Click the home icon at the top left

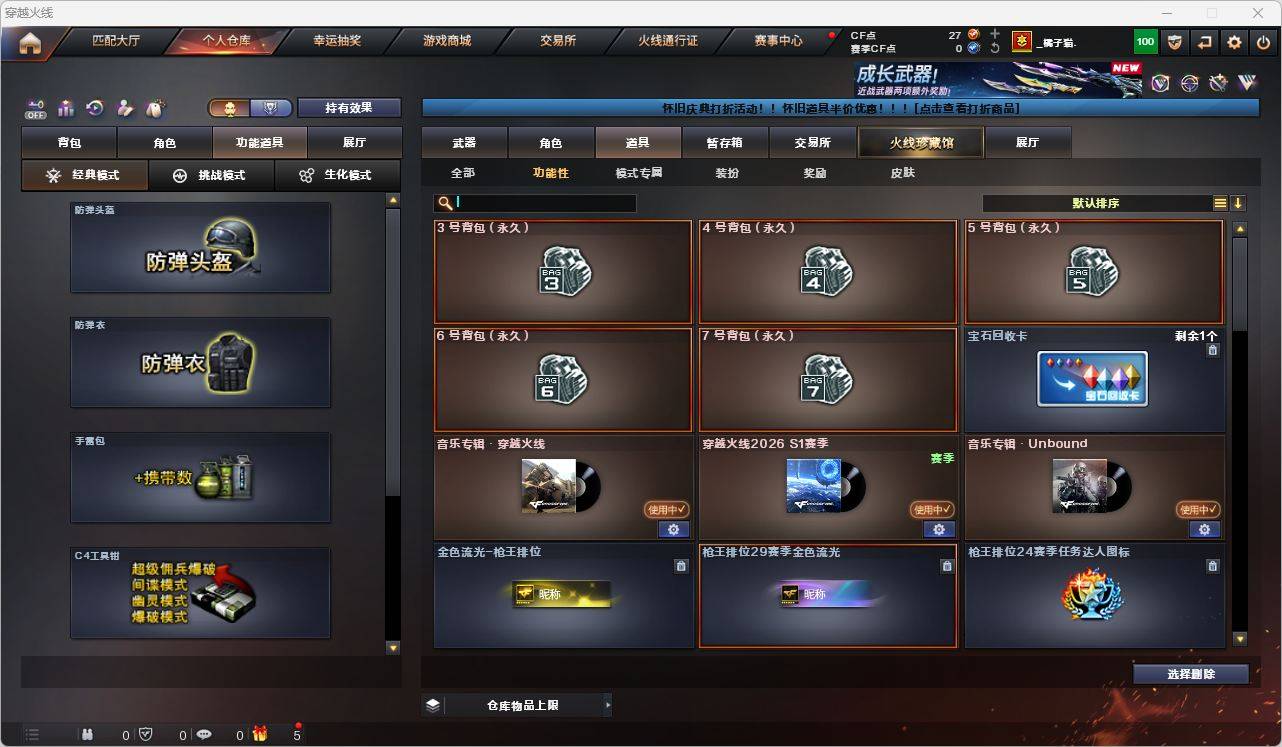click(30, 43)
